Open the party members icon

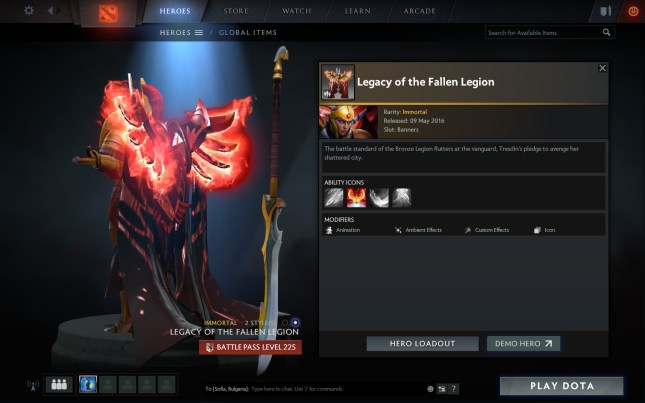click(x=59, y=384)
